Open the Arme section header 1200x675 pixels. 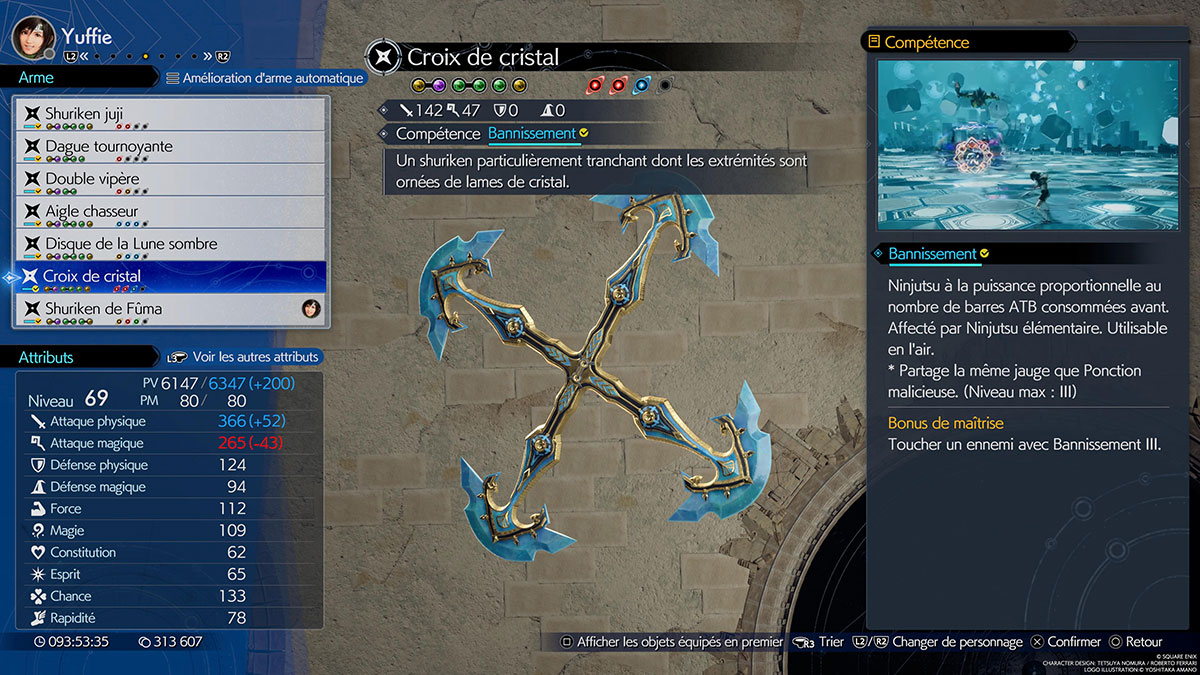[x=37, y=77]
